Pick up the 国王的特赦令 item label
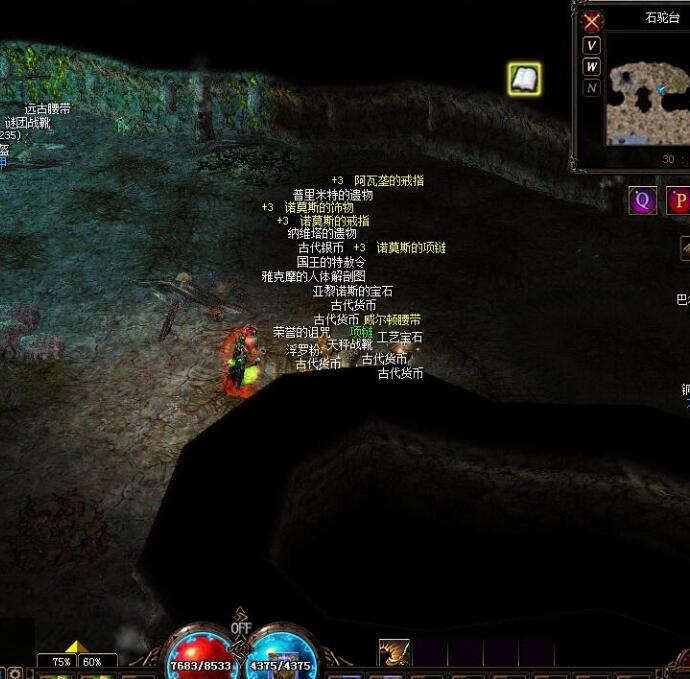This screenshot has height=679, width=690. point(331,262)
